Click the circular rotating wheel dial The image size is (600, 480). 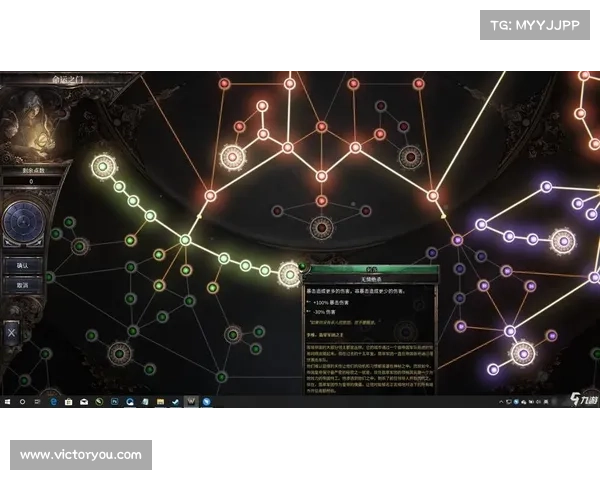tap(22, 222)
